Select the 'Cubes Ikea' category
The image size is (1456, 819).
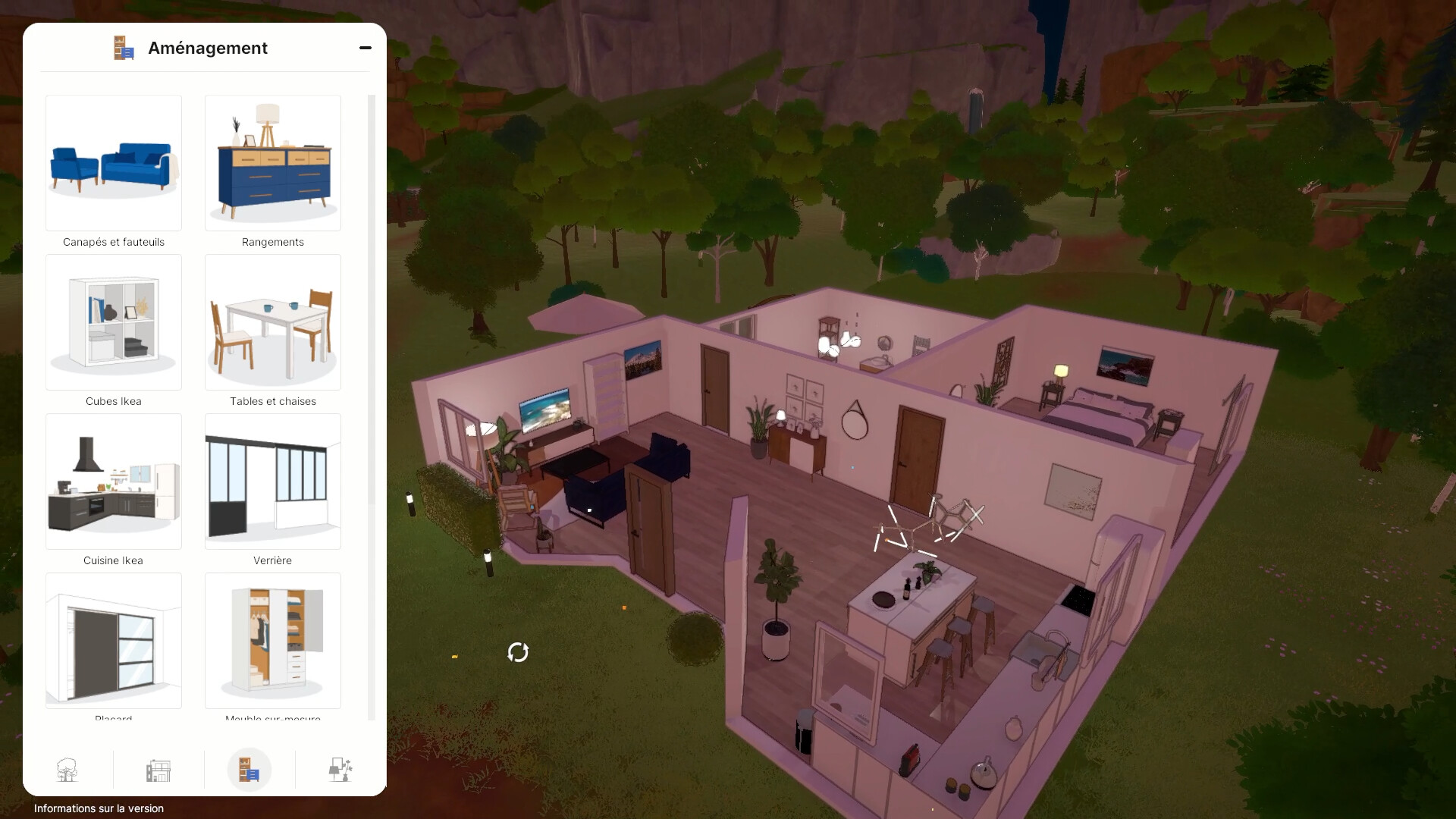point(113,322)
